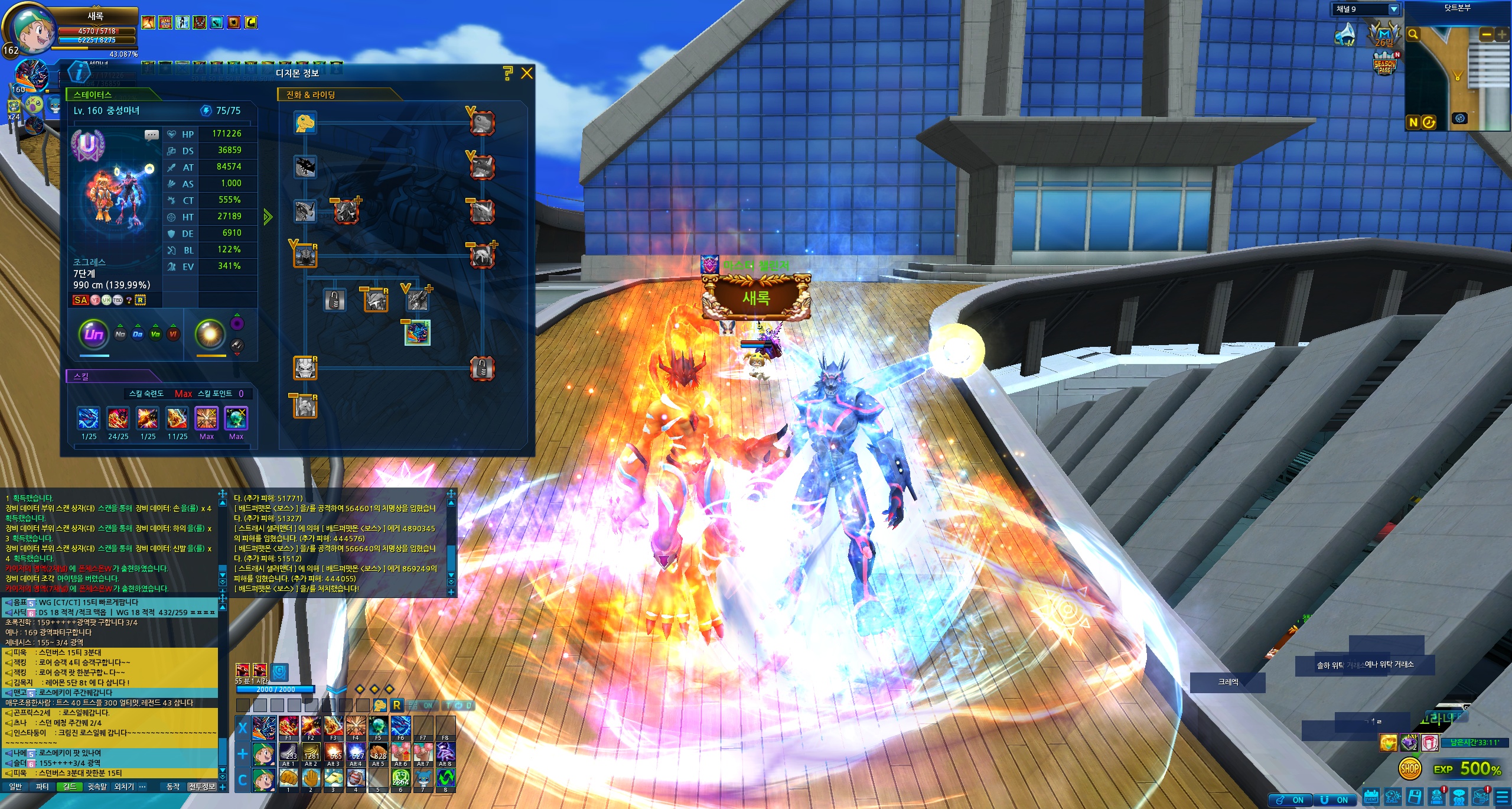The width and height of the screenshot is (1512, 809).
Task: Open the gift box item icon
Action: pos(1429,743)
